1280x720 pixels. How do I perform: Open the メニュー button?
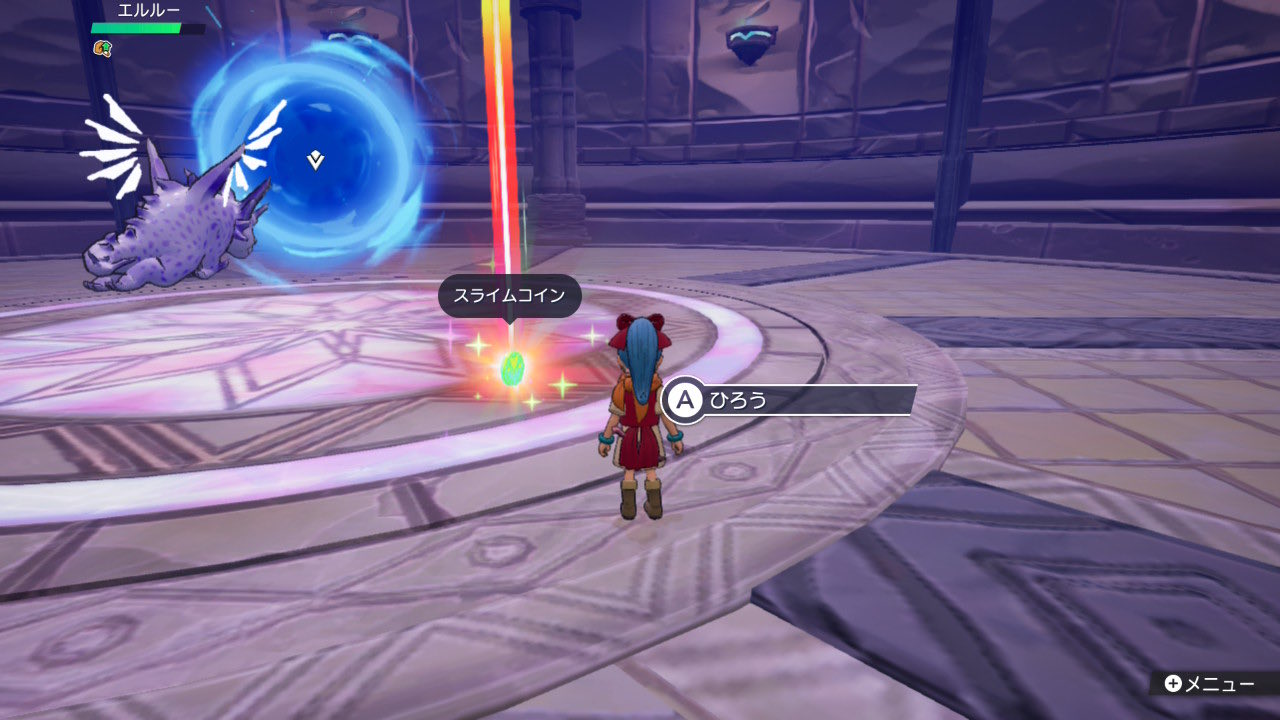tap(1209, 684)
